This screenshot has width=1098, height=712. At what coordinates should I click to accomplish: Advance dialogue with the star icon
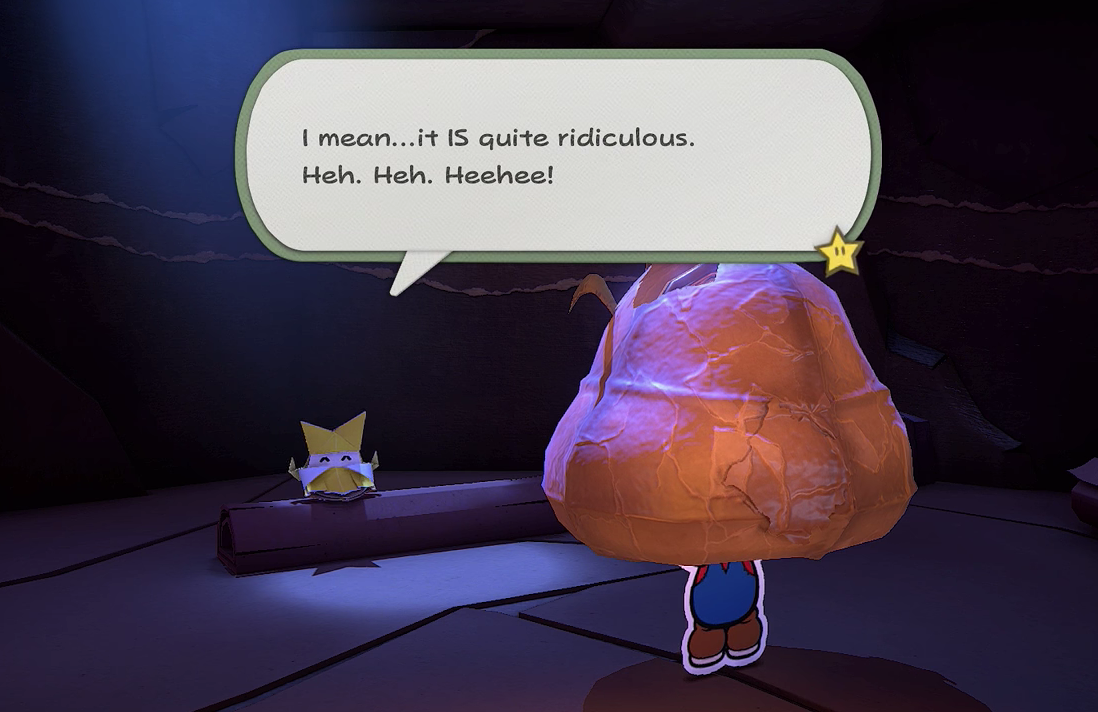point(840,251)
